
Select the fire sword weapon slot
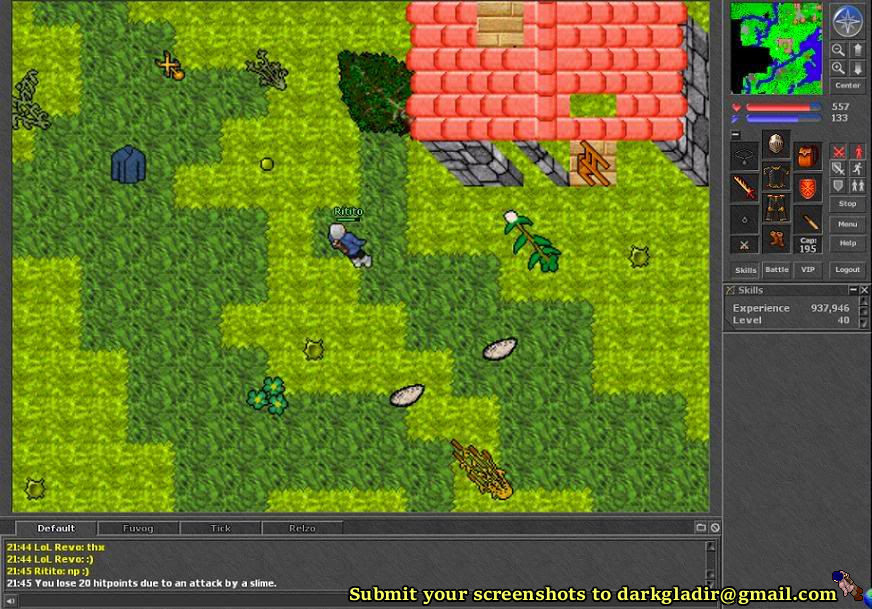[743, 187]
